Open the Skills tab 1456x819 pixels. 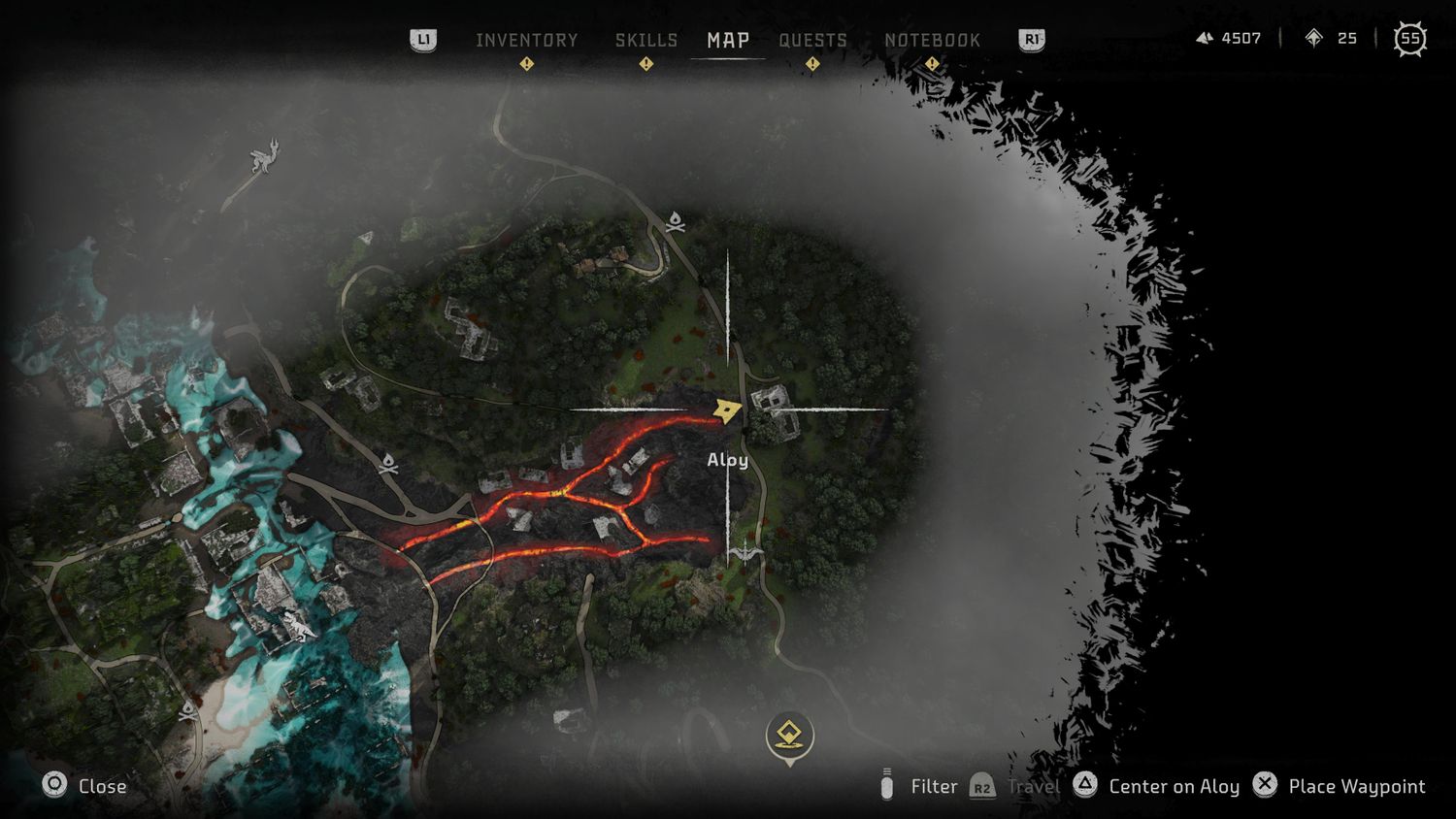click(x=645, y=40)
